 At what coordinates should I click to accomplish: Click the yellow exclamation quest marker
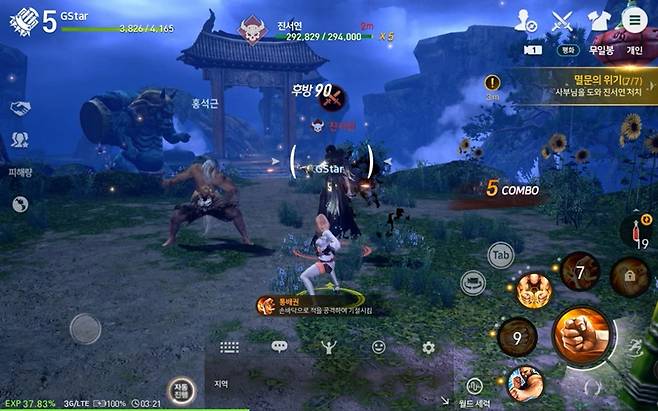492,83
